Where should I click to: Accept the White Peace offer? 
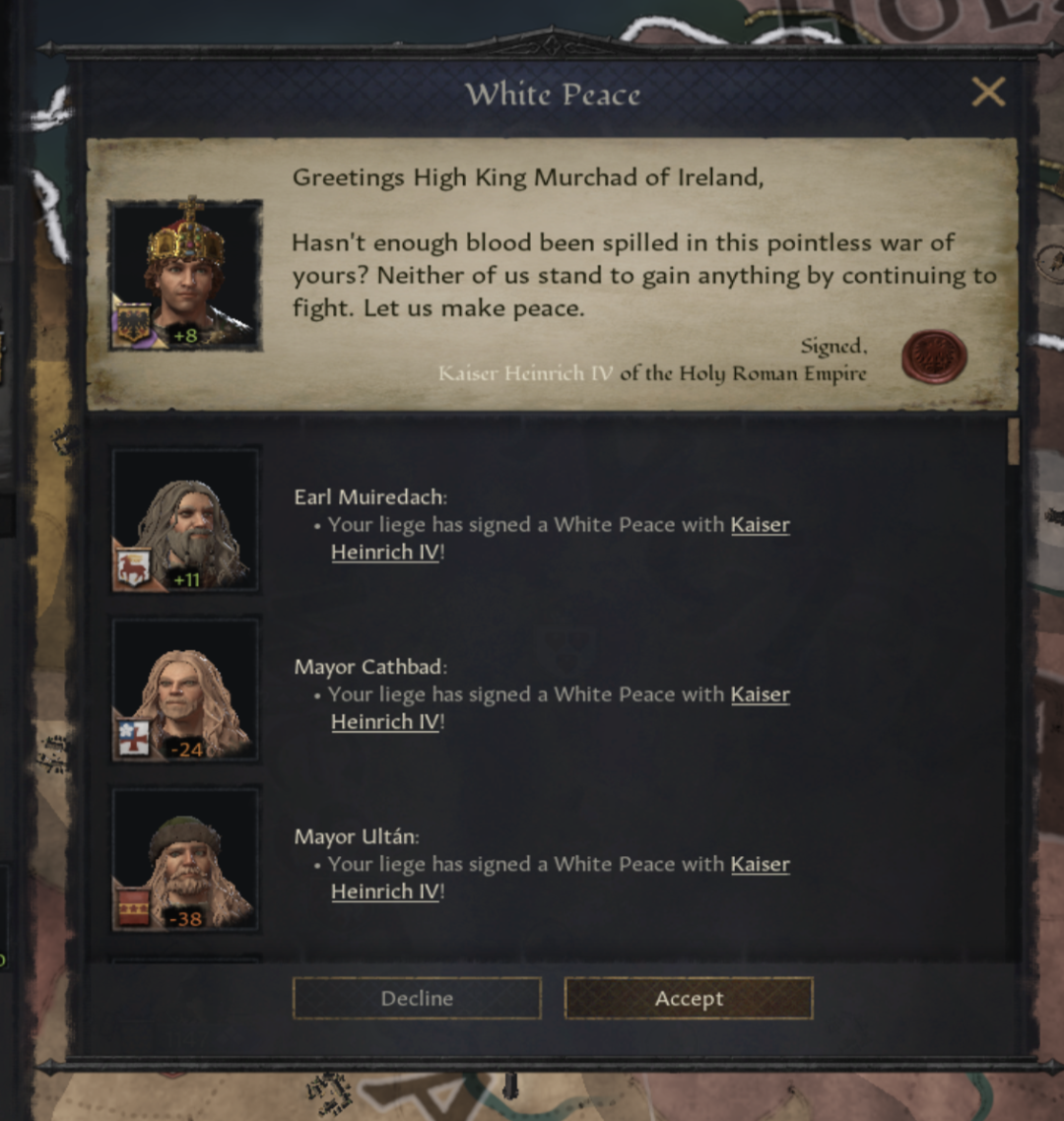coord(689,998)
